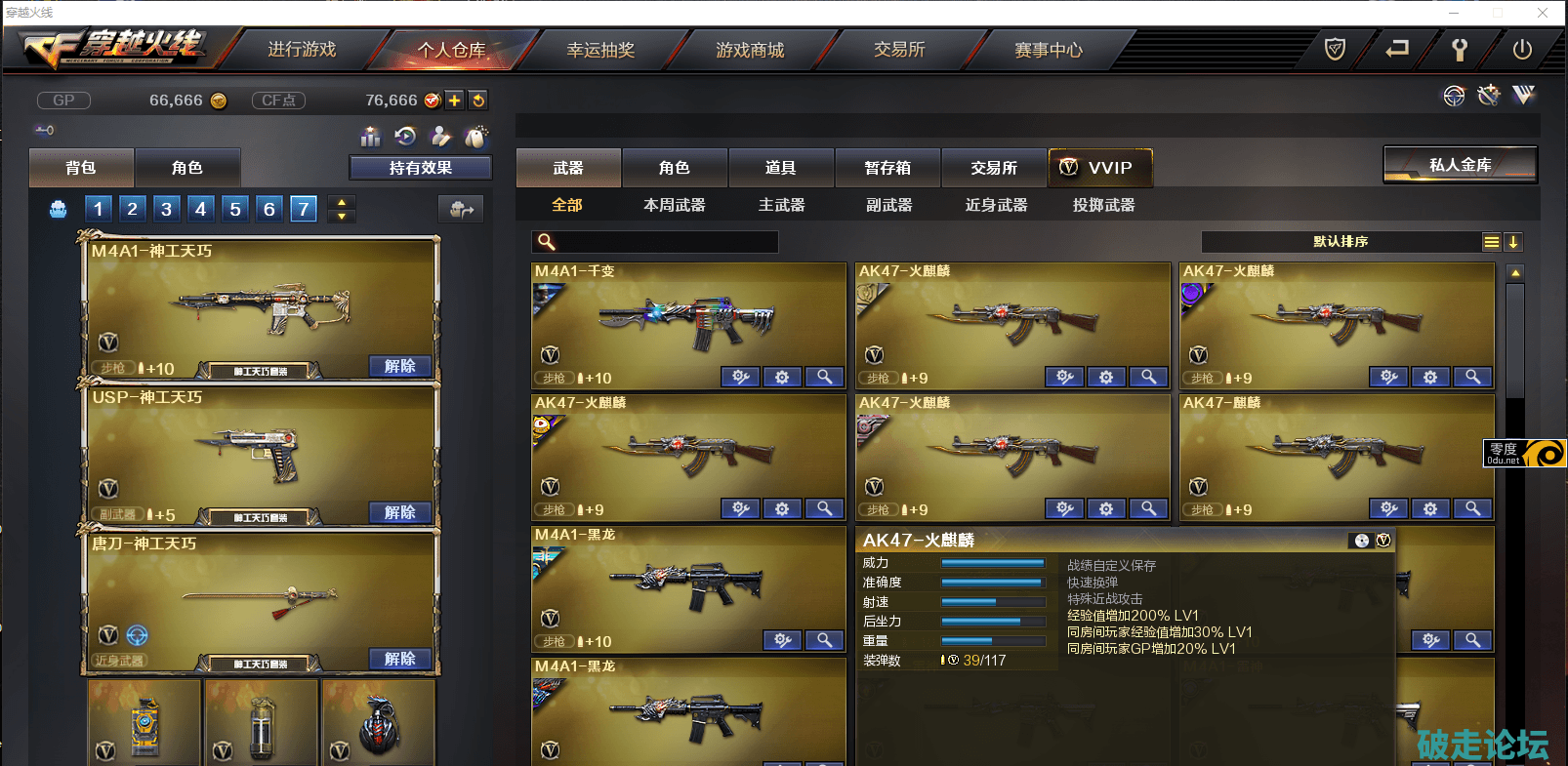Open the VVIP tab
Image resolution: width=1568 pixels, height=766 pixels.
tap(1099, 168)
